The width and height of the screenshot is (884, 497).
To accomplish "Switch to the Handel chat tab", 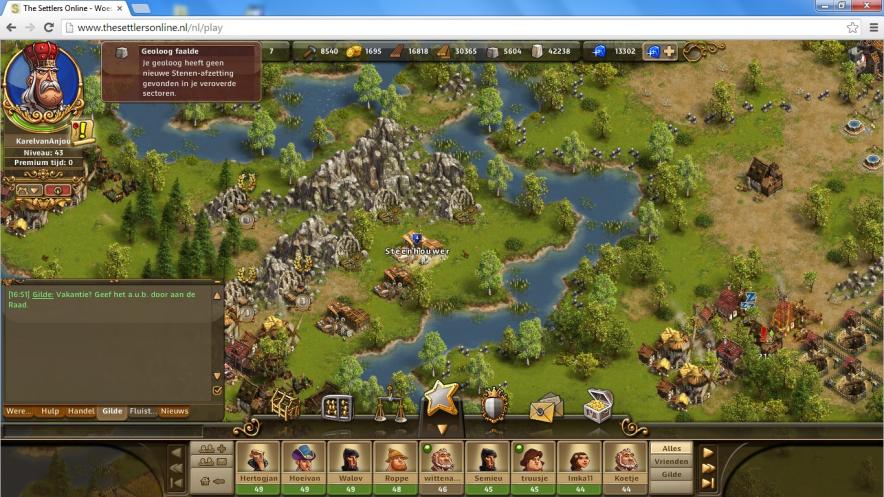I will (81, 411).
